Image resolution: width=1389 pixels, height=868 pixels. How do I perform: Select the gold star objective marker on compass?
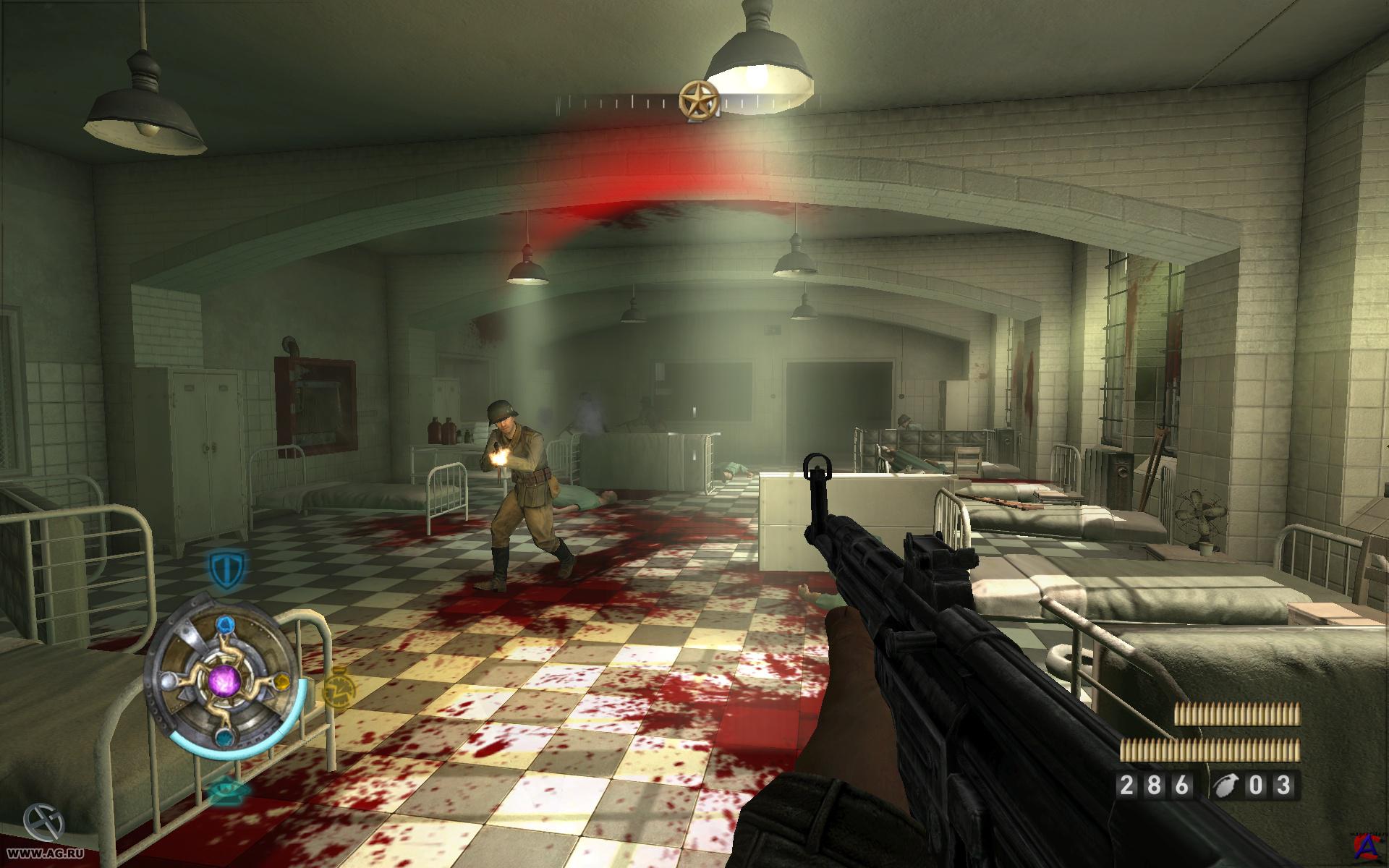click(699, 100)
